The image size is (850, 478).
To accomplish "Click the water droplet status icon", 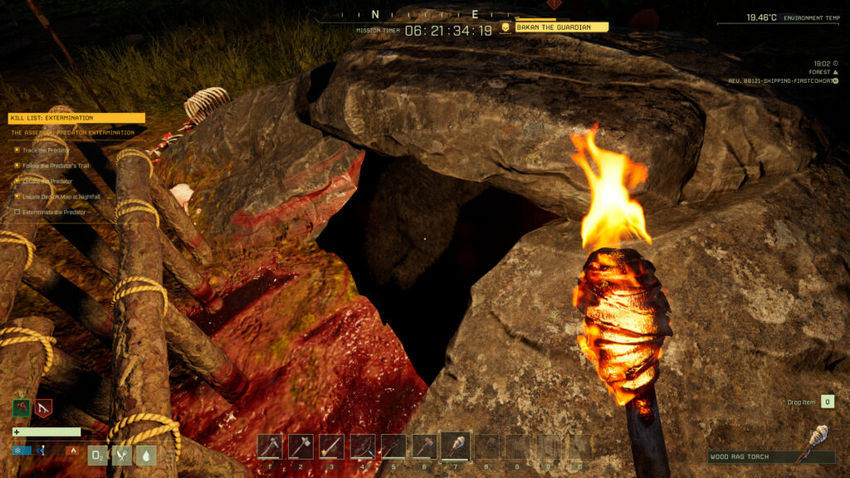I will [x=146, y=455].
